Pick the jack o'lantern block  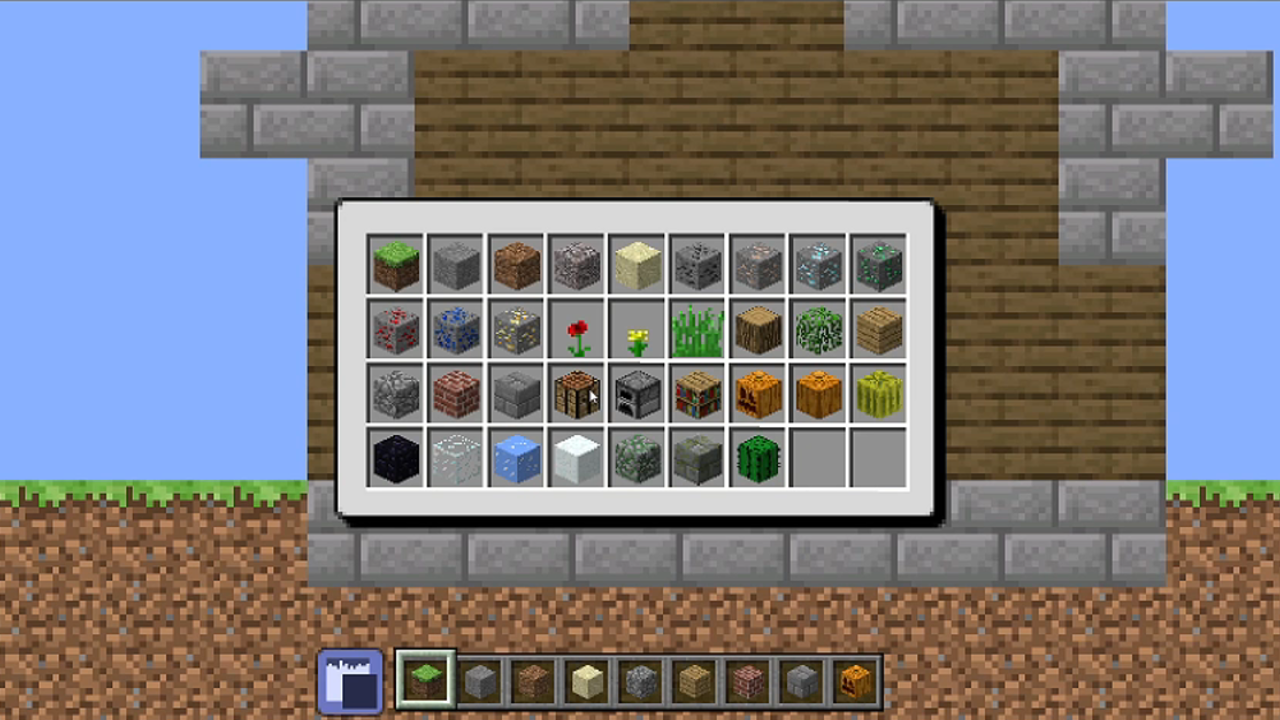757,393
